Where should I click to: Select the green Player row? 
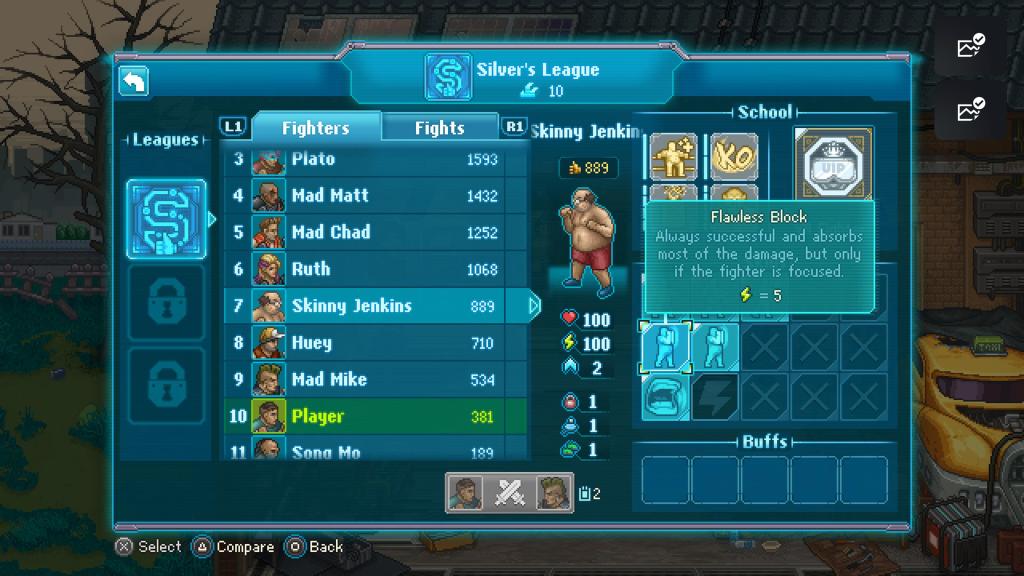(x=375, y=416)
